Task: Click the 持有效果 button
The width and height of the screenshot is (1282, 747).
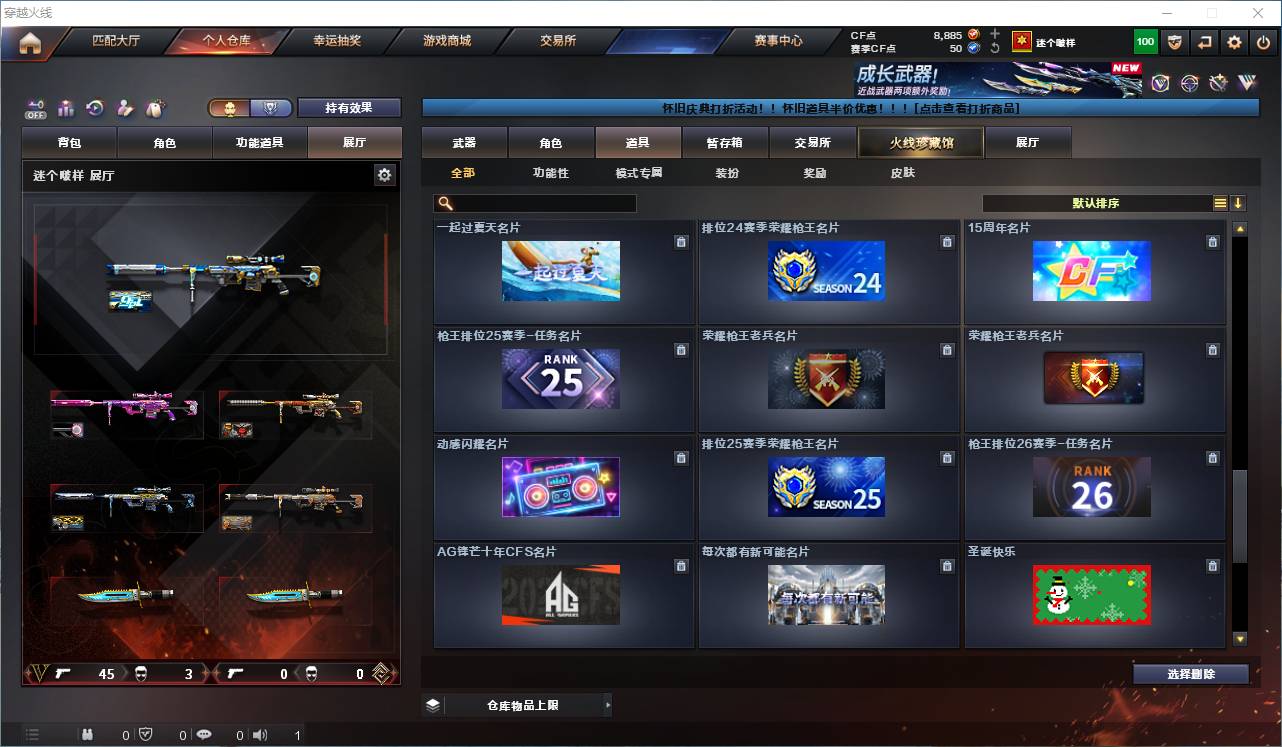Action: click(349, 107)
